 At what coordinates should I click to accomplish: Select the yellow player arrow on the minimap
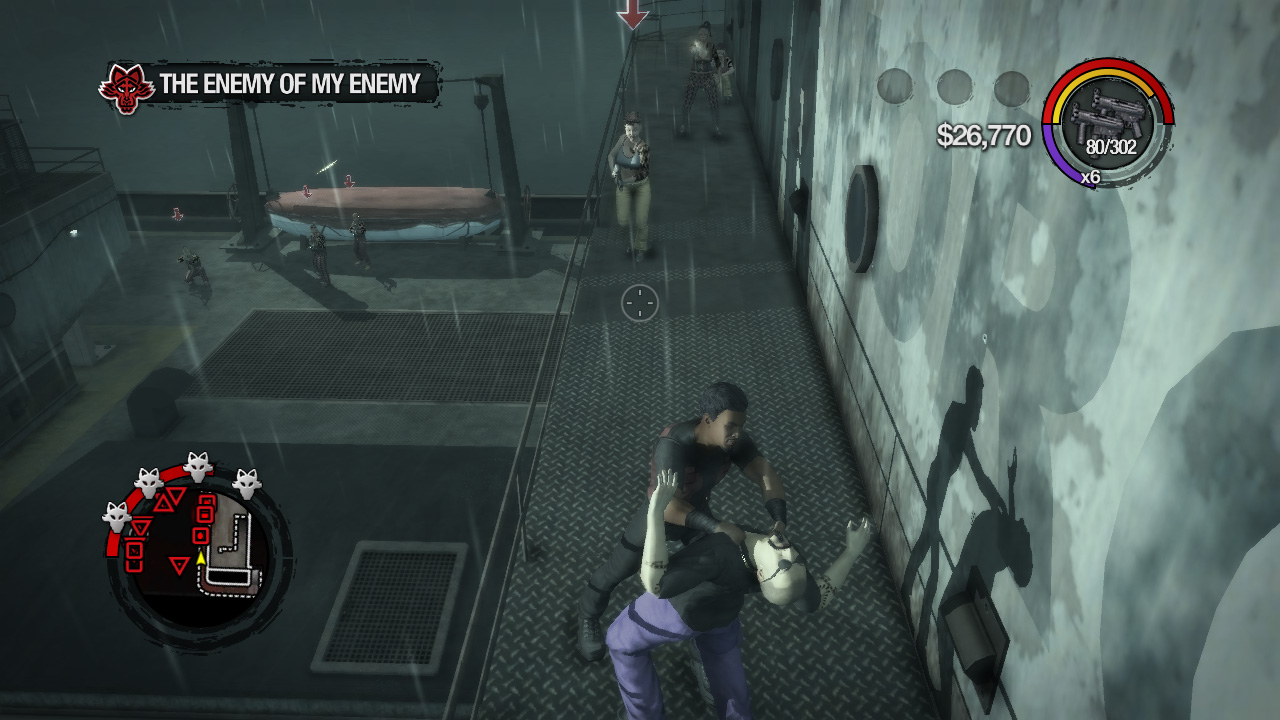(x=200, y=560)
